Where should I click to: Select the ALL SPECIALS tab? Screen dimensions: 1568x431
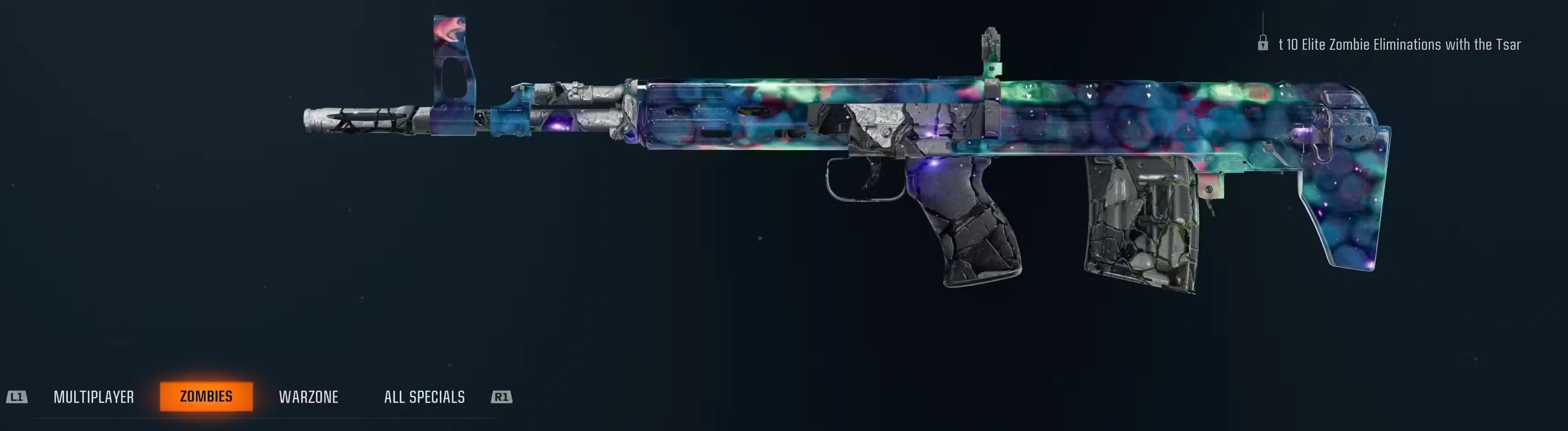point(424,398)
